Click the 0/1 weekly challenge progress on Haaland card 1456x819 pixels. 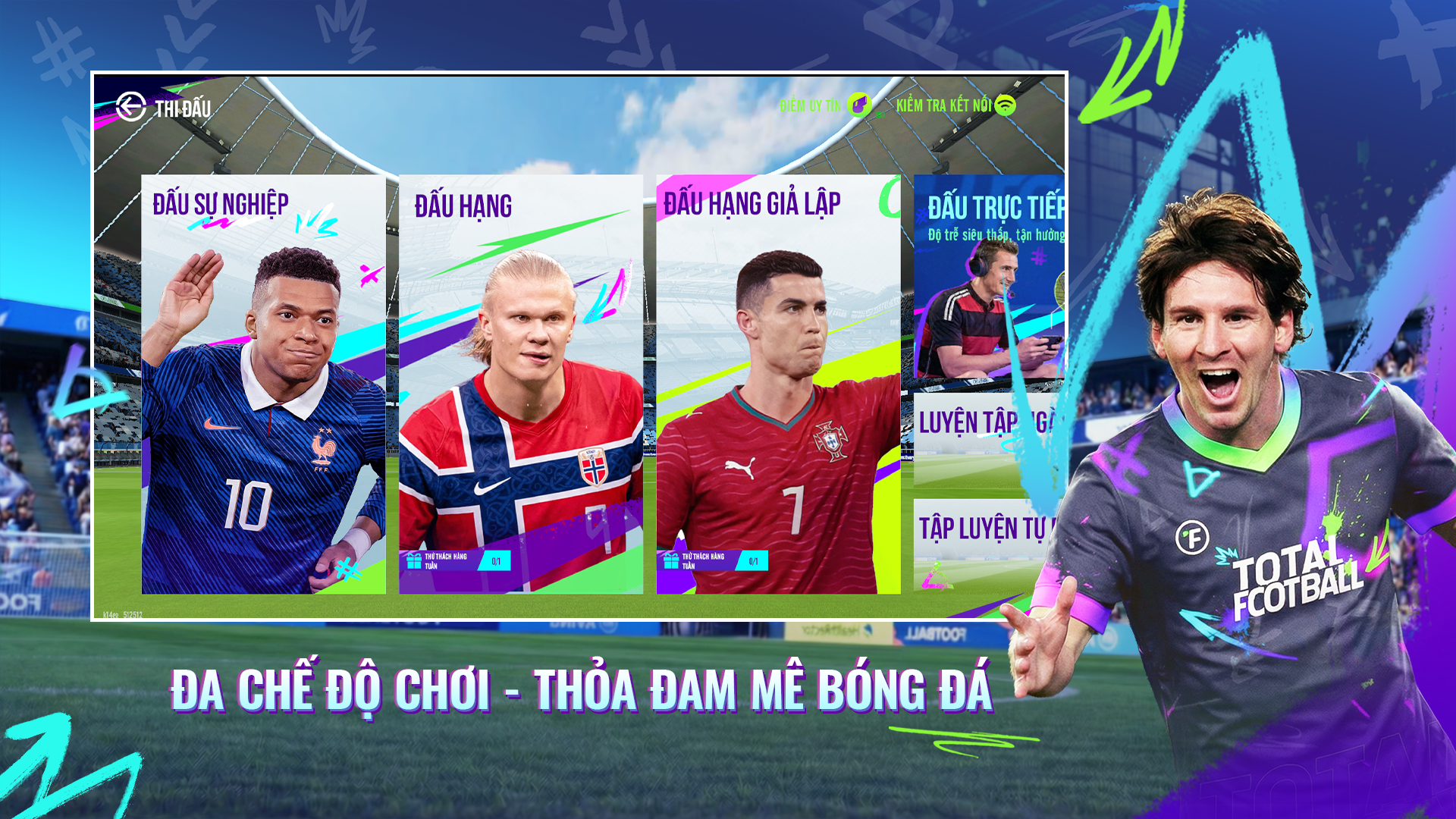coord(495,561)
